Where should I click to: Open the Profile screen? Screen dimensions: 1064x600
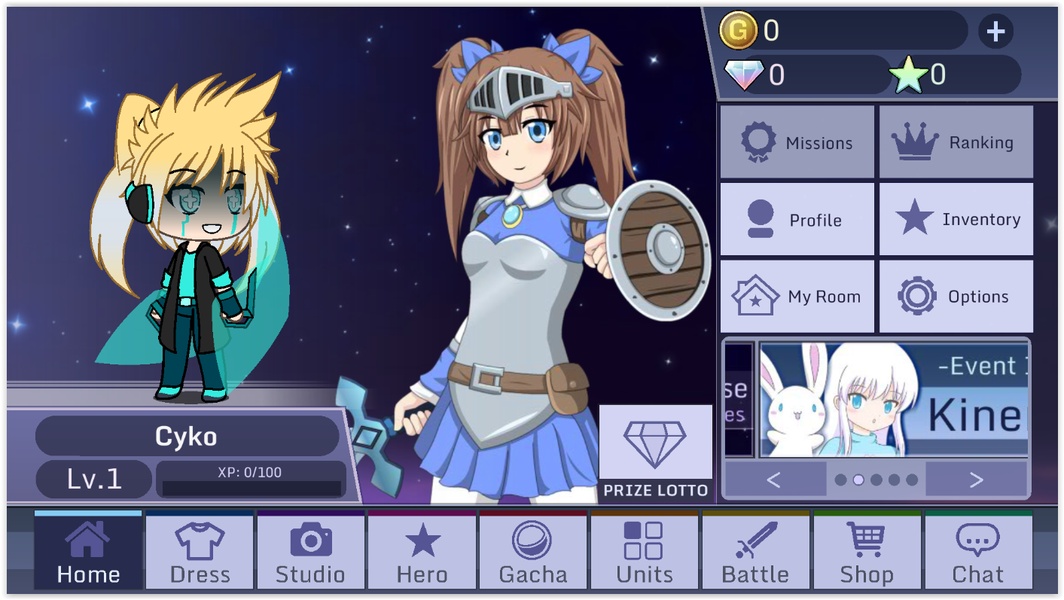pos(797,219)
